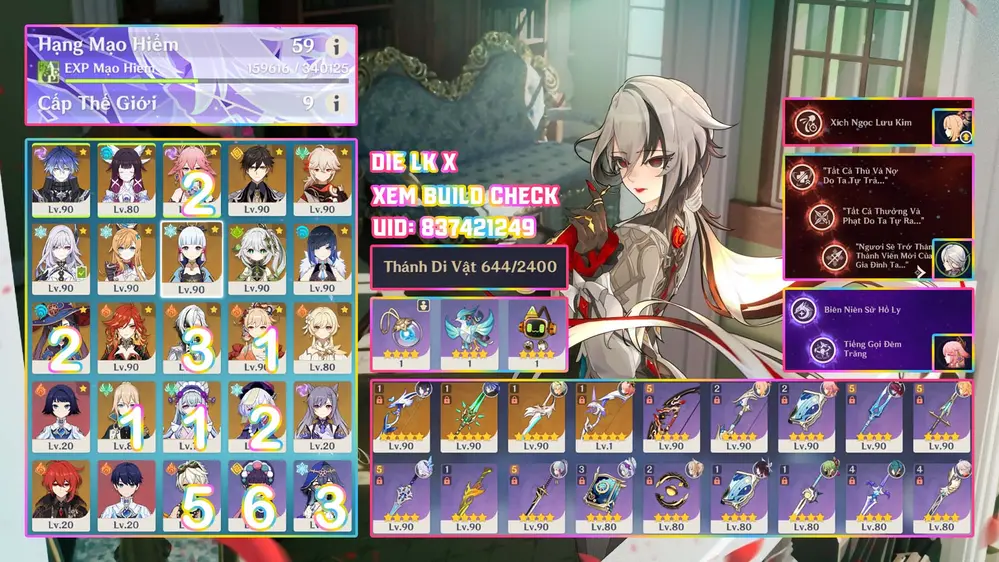Choose the Lv.1 bow weapon slot

click(x=603, y=415)
